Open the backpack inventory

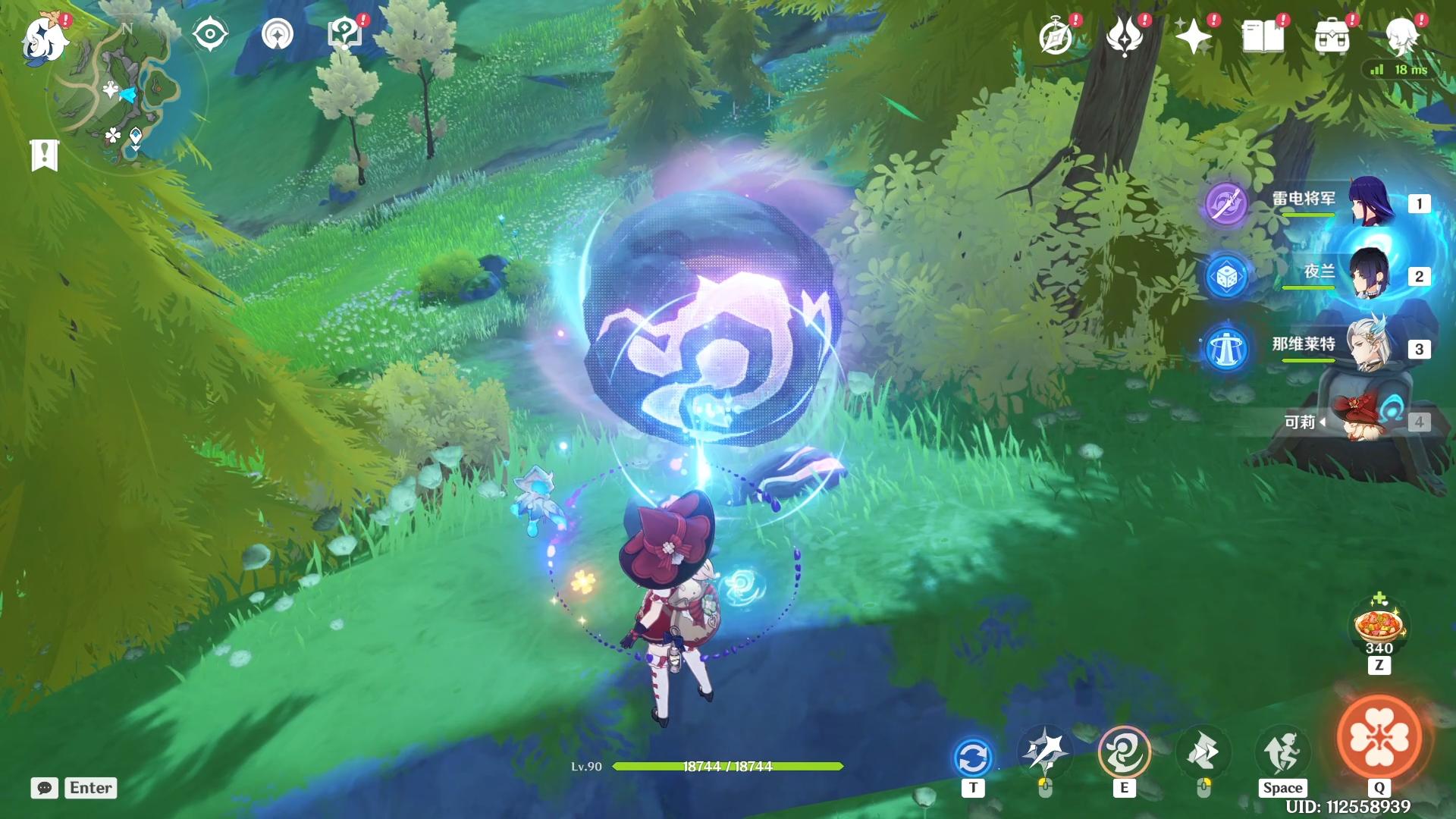pyautogui.click(x=1332, y=36)
